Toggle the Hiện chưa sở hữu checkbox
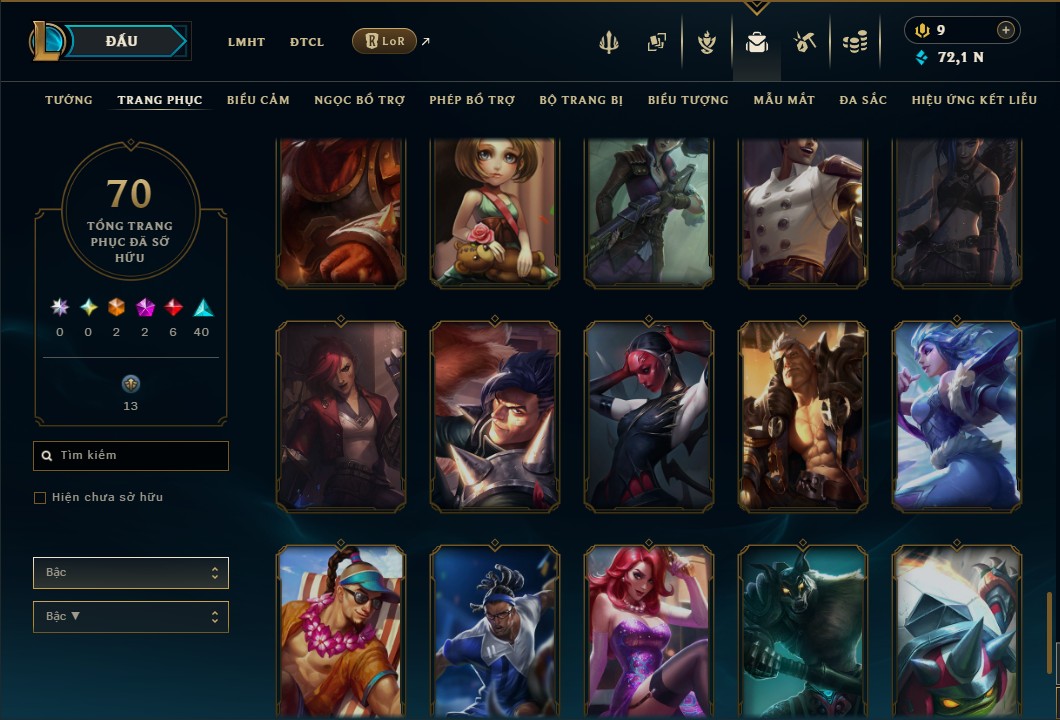Viewport: 1060px width, 720px height. pyautogui.click(x=40, y=498)
